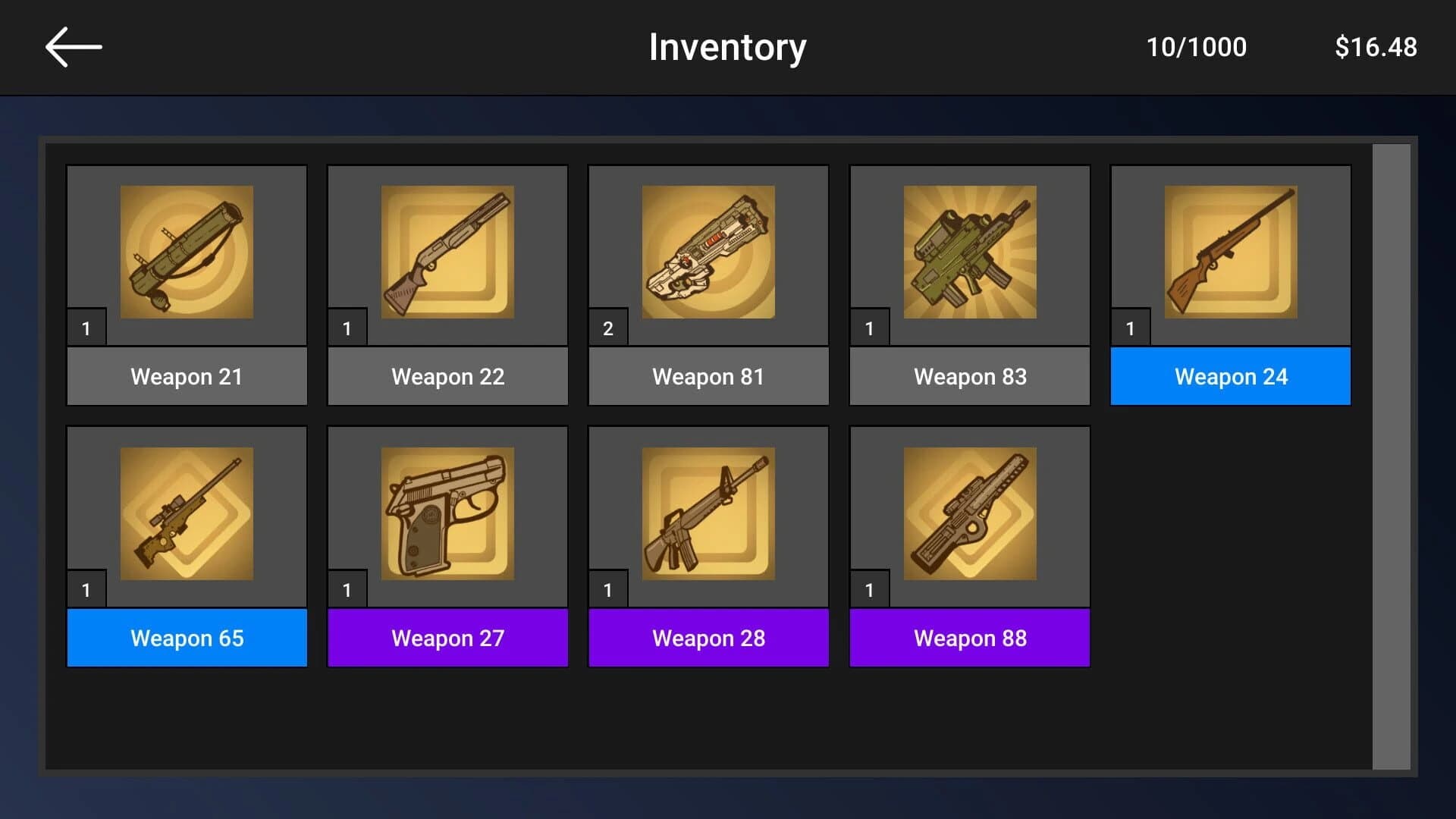
Task: Click the quantity badge on Weapon 81
Action: pos(608,328)
